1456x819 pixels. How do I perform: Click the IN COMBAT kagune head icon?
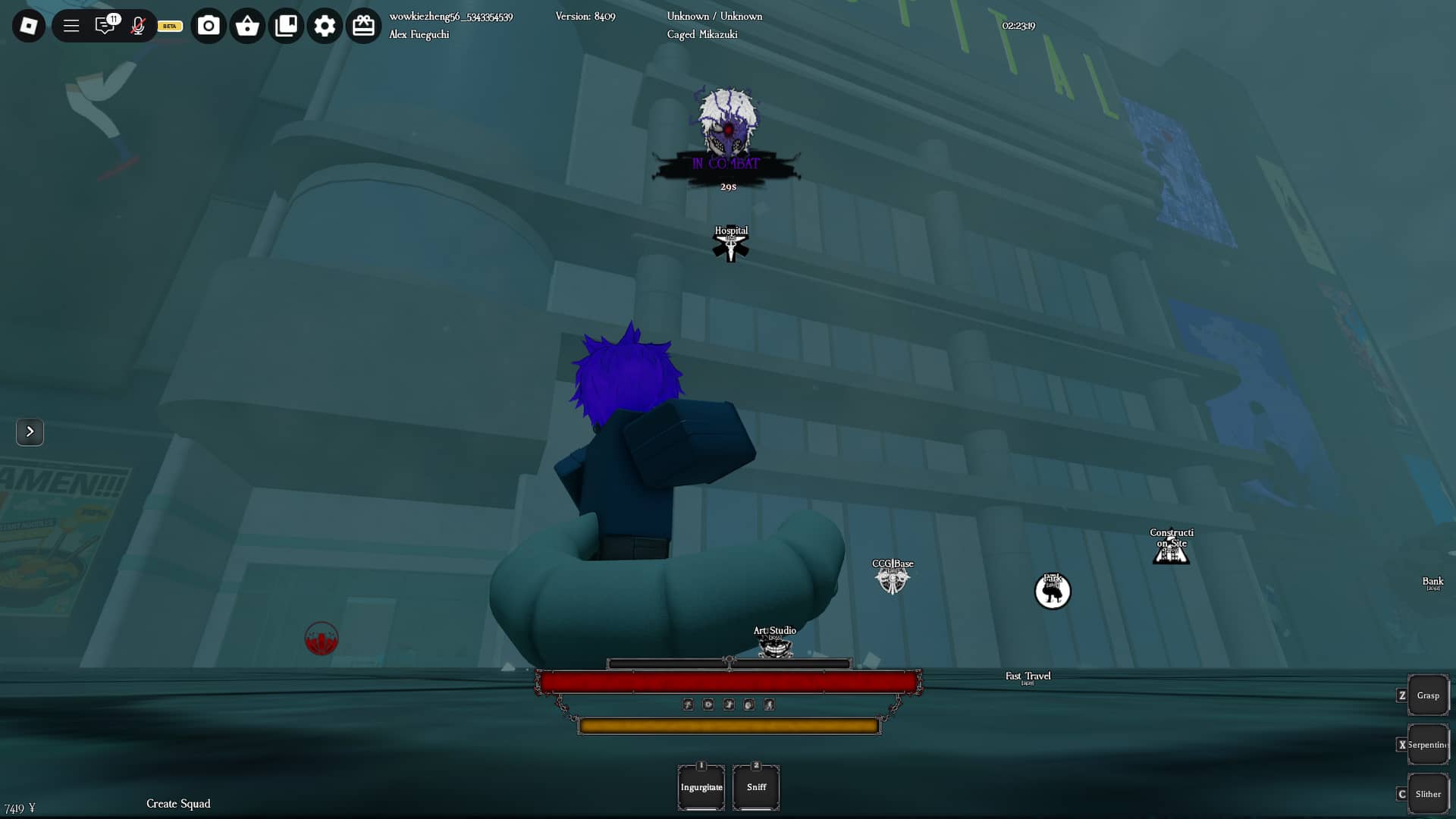[728, 125]
